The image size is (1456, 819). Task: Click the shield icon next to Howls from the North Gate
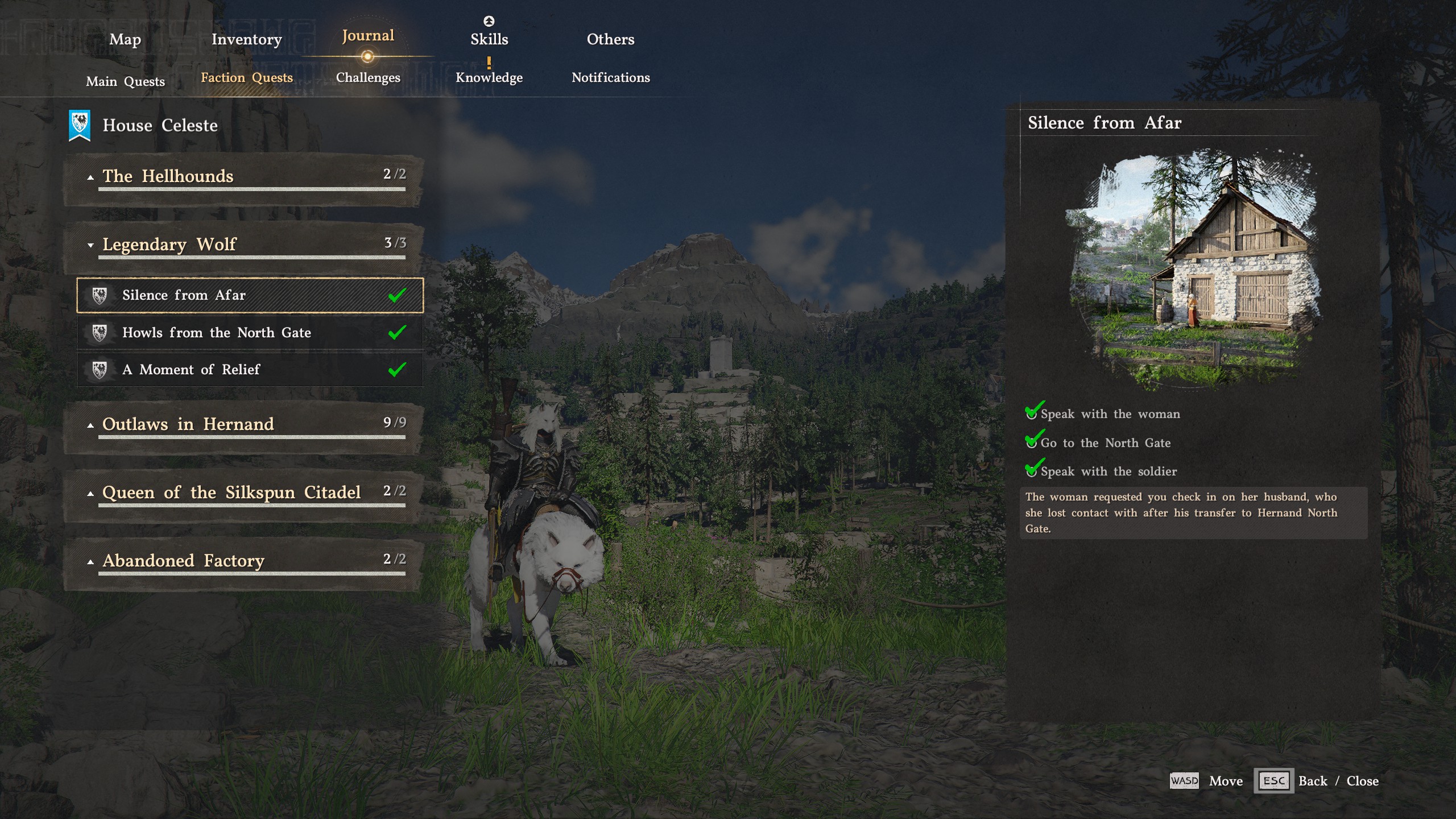click(101, 332)
